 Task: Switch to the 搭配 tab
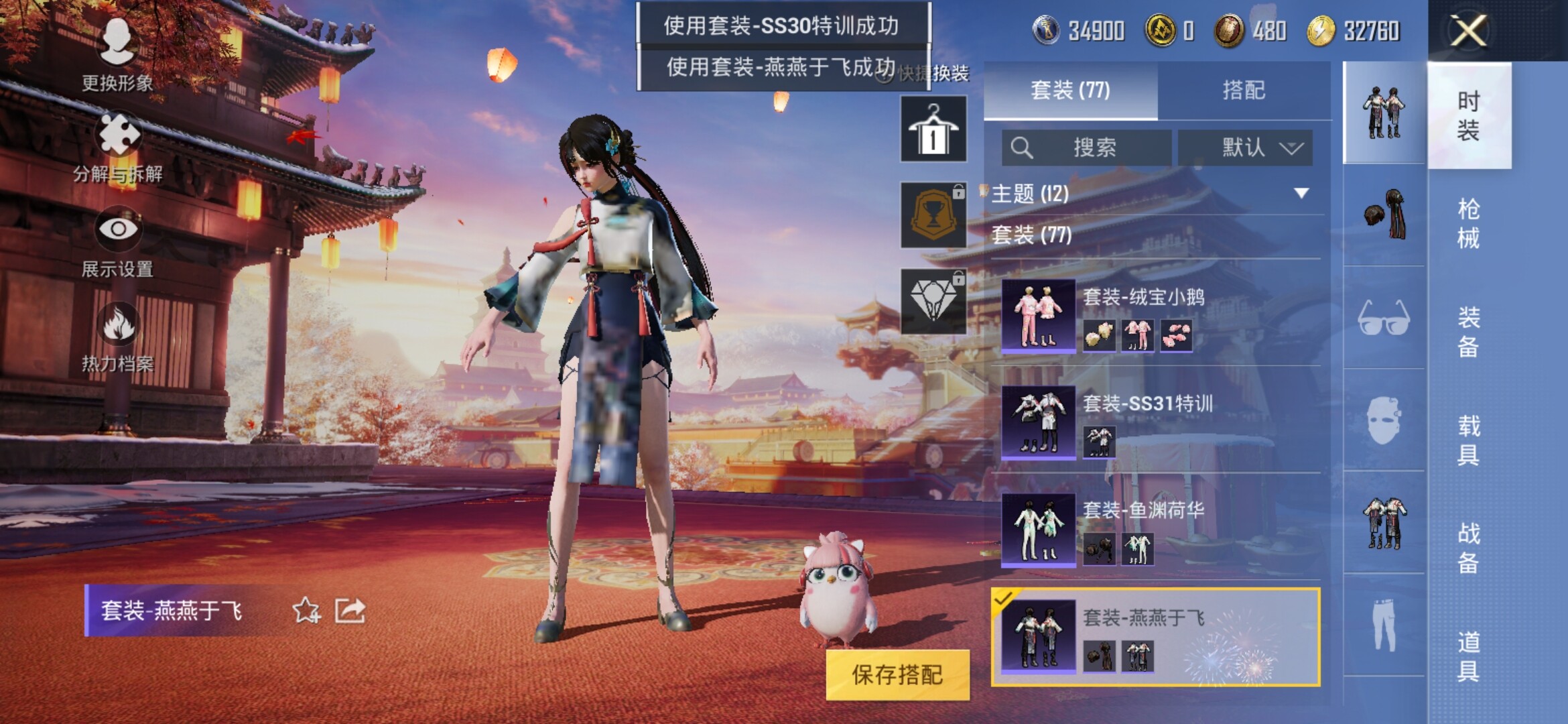click(1243, 90)
